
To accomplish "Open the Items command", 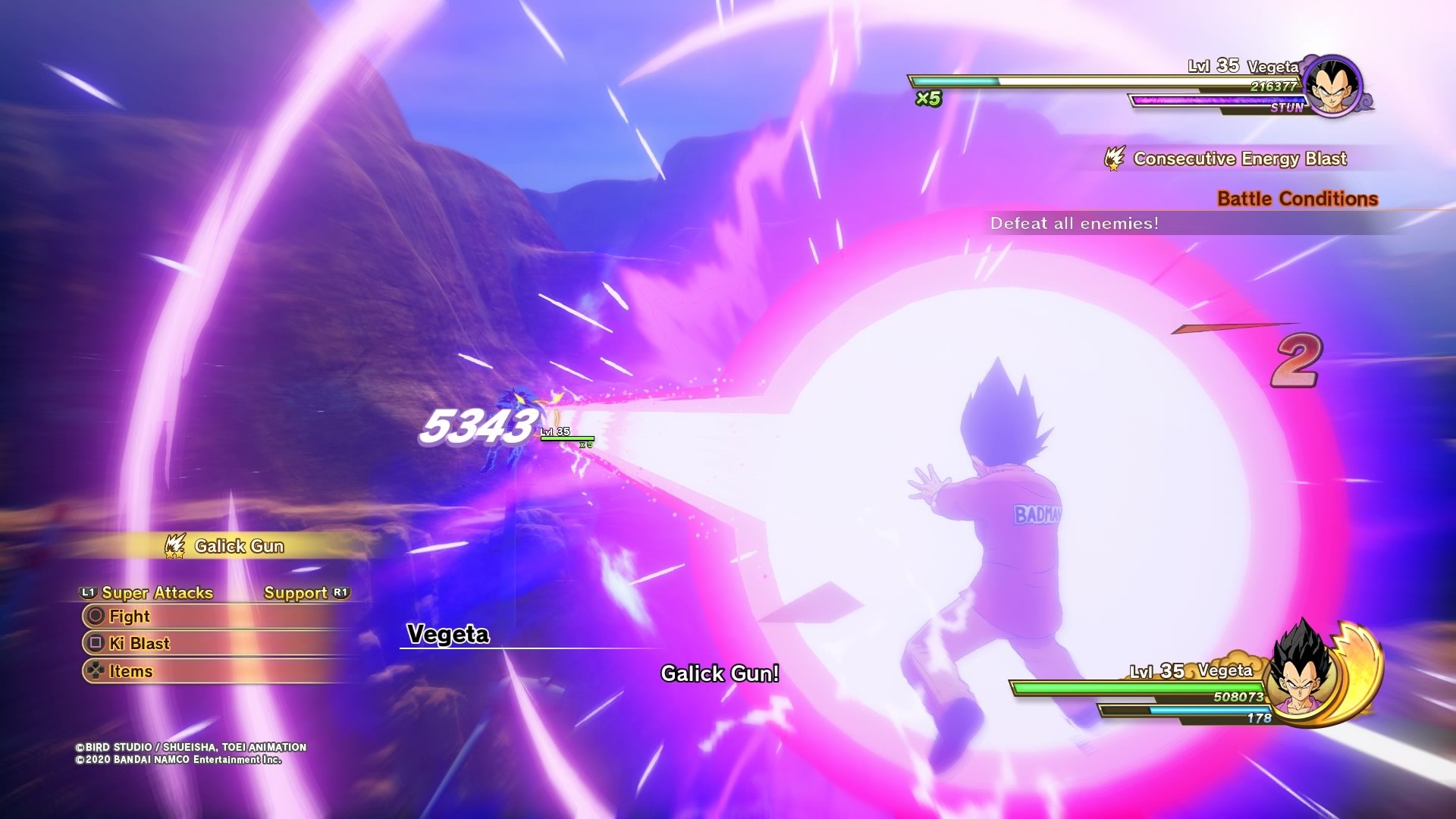I will [x=130, y=671].
